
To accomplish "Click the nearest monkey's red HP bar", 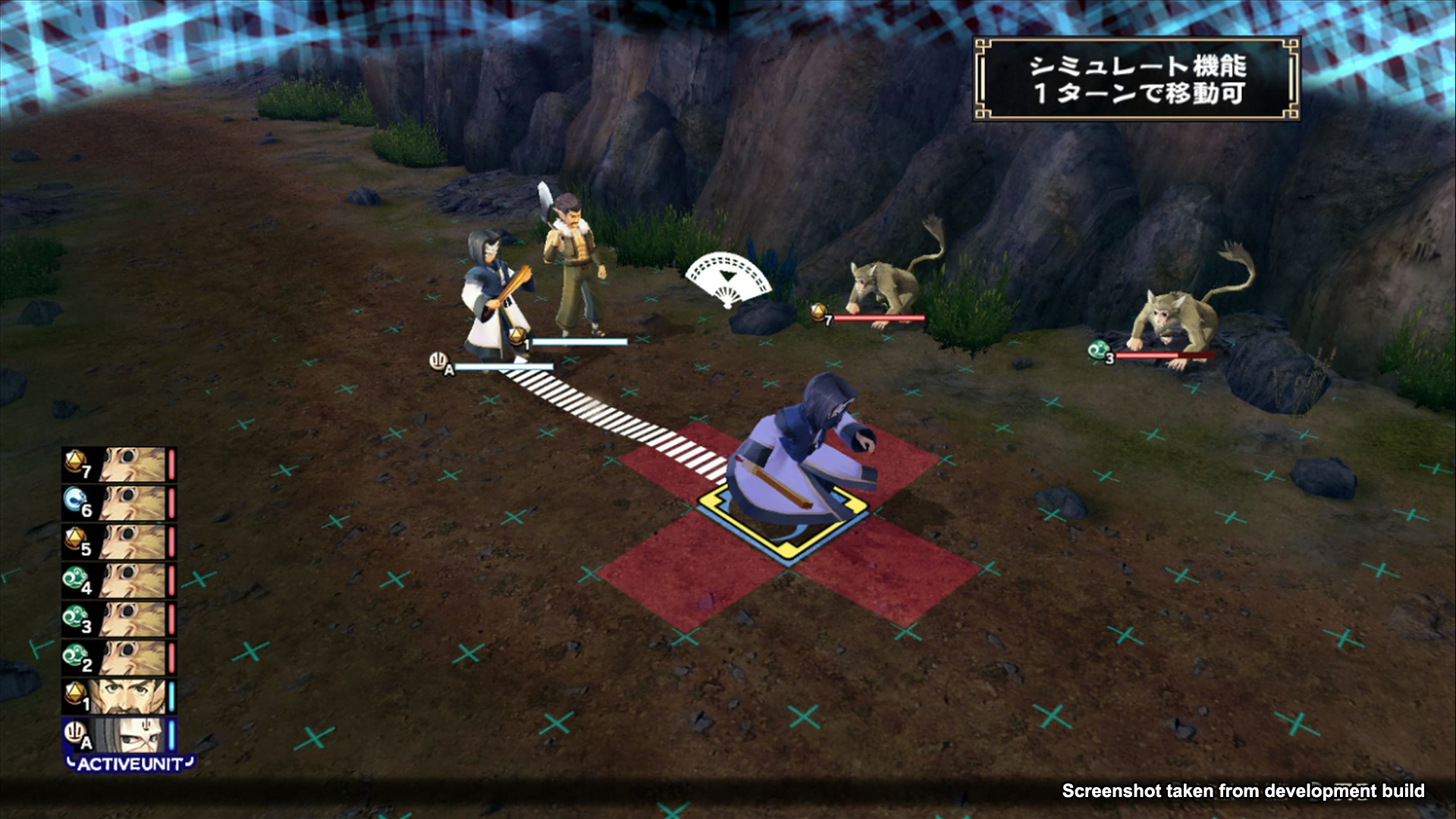I will click(x=880, y=317).
